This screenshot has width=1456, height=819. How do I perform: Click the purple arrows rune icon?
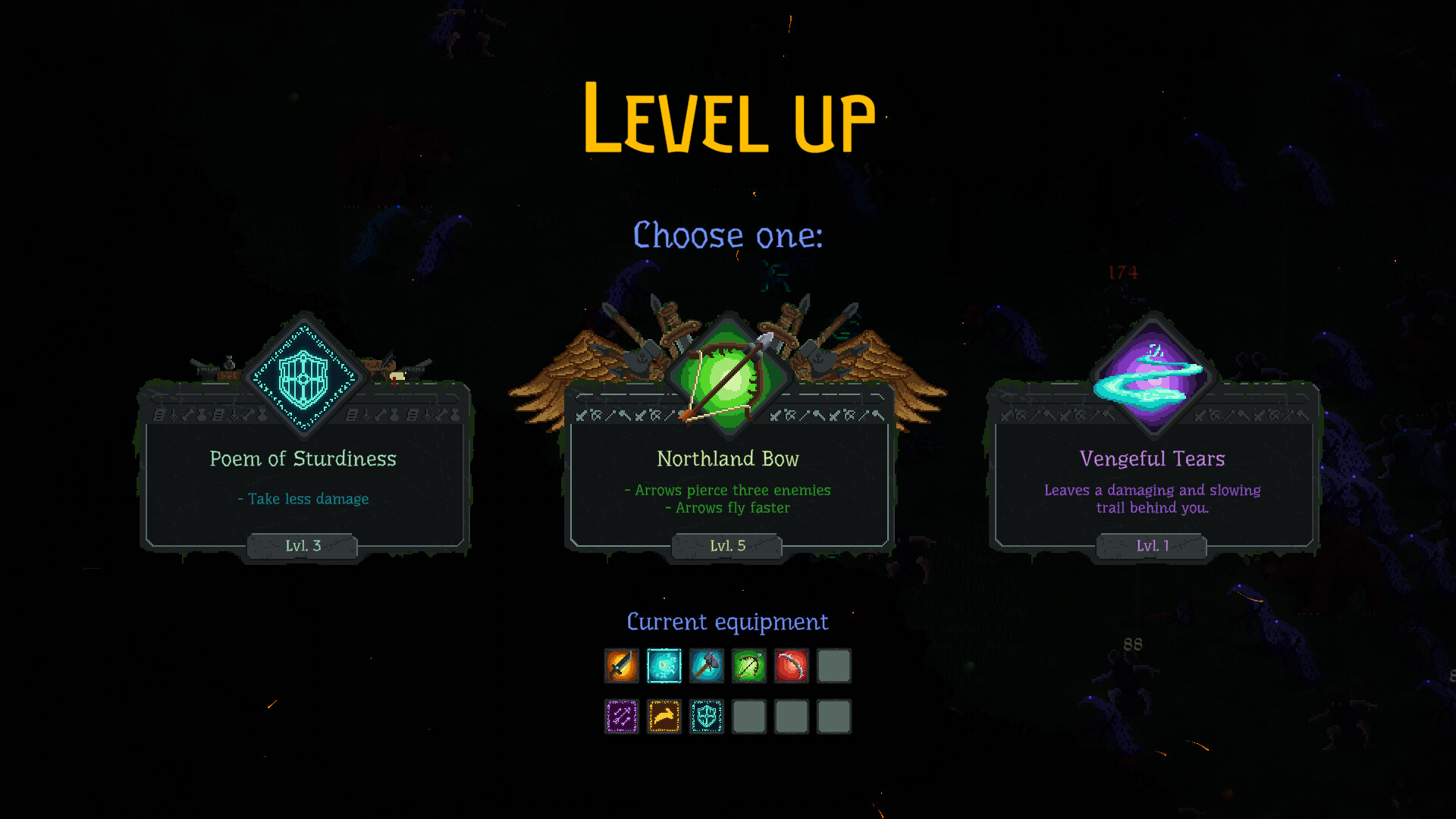(x=621, y=716)
